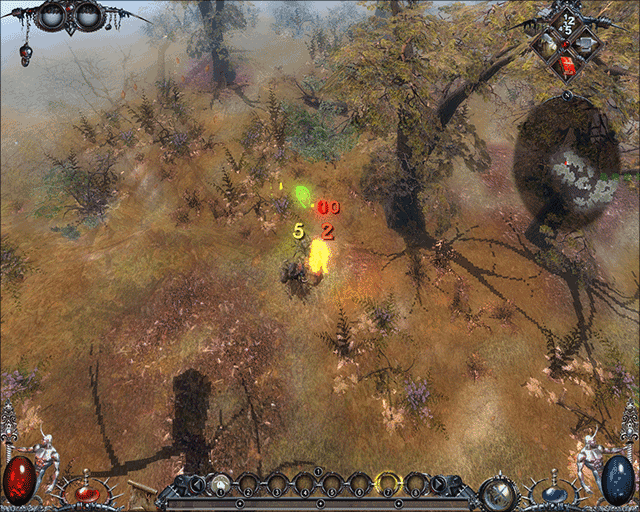The image size is (640, 512).
Task: Click the red spellbook diamond icon
Action: point(568,64)
